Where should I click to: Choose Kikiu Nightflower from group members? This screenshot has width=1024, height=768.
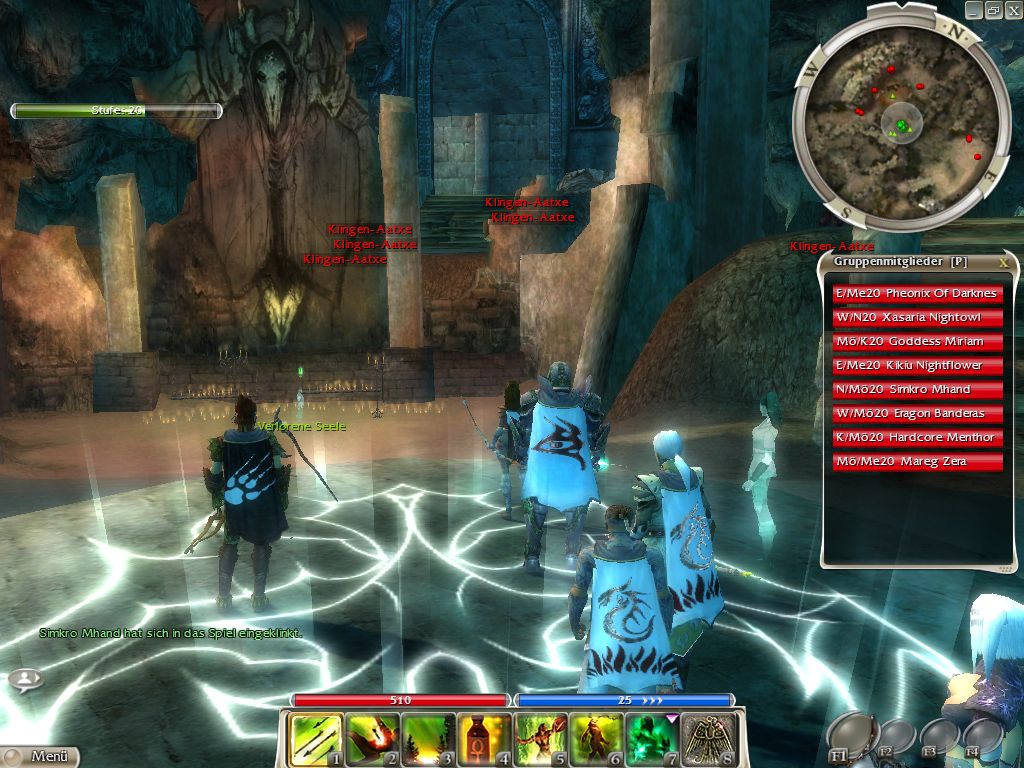click(x=918, y=366)
